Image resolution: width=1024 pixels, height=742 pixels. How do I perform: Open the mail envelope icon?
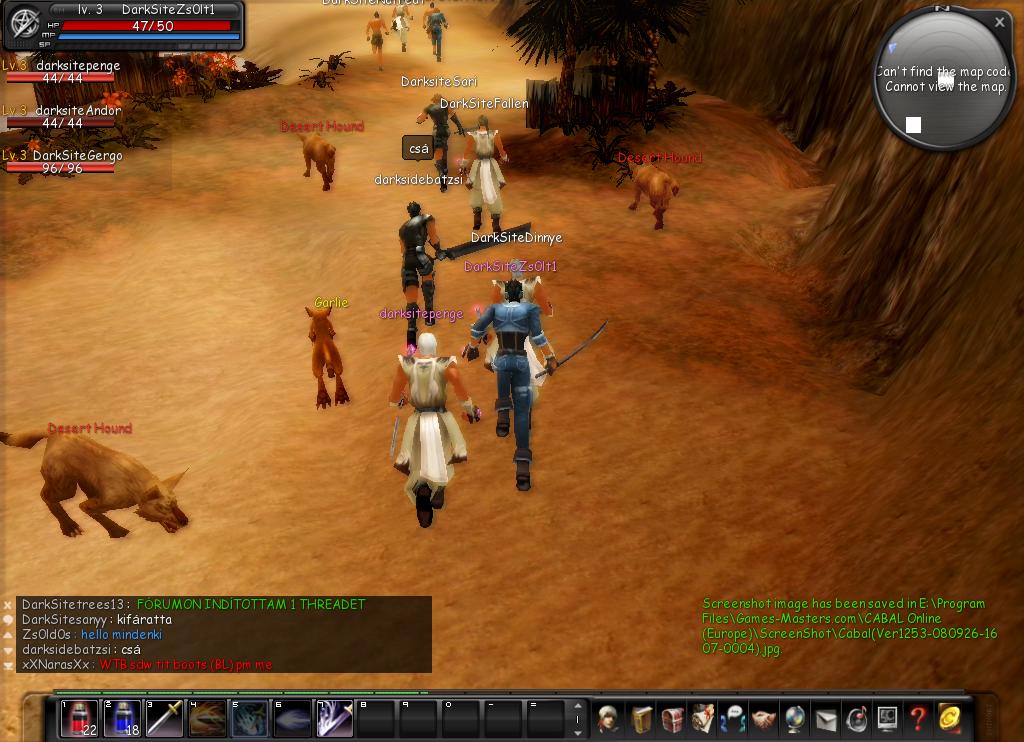click(x=825, y=718)
